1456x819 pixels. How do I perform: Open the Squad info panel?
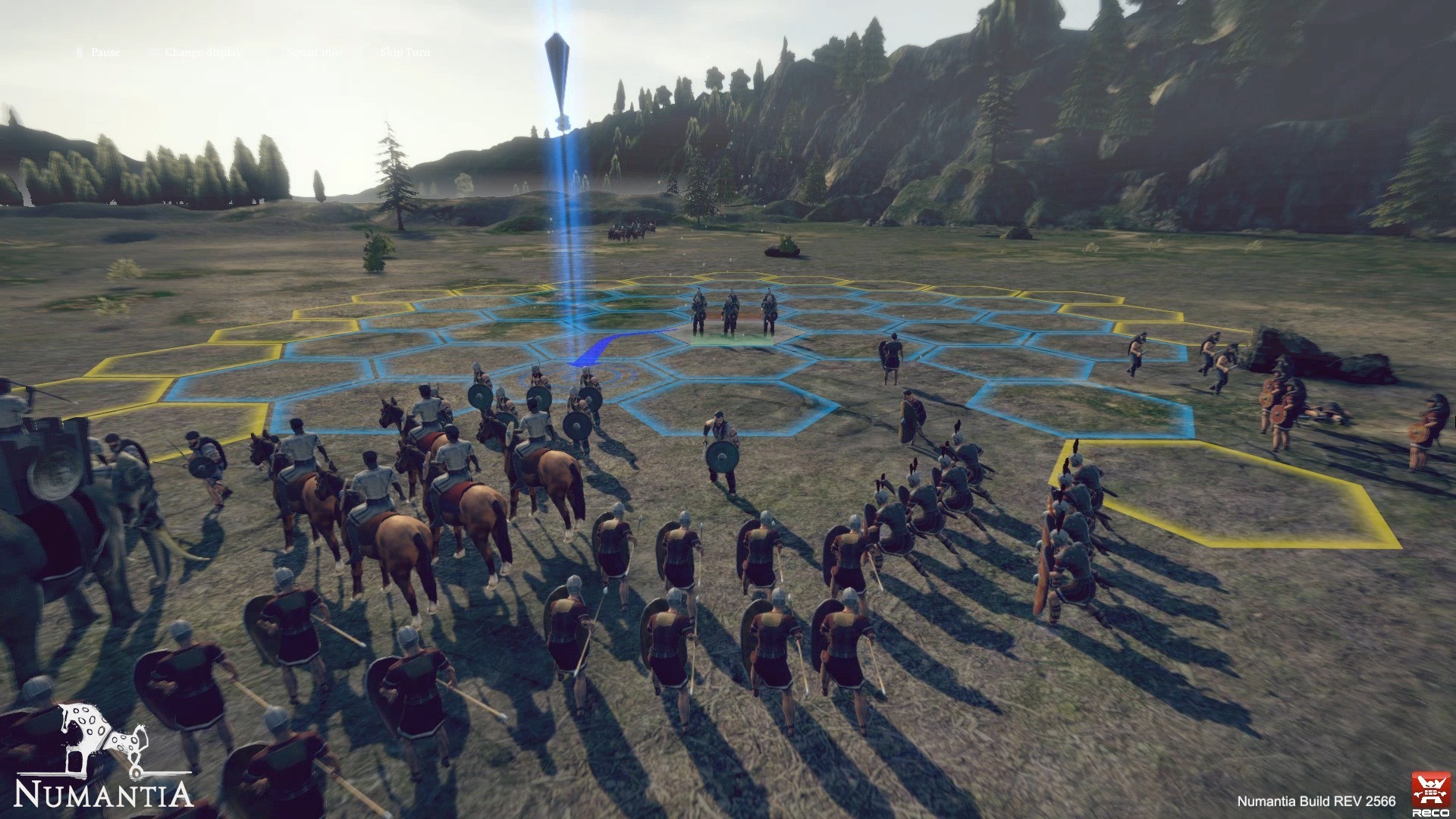313,52
